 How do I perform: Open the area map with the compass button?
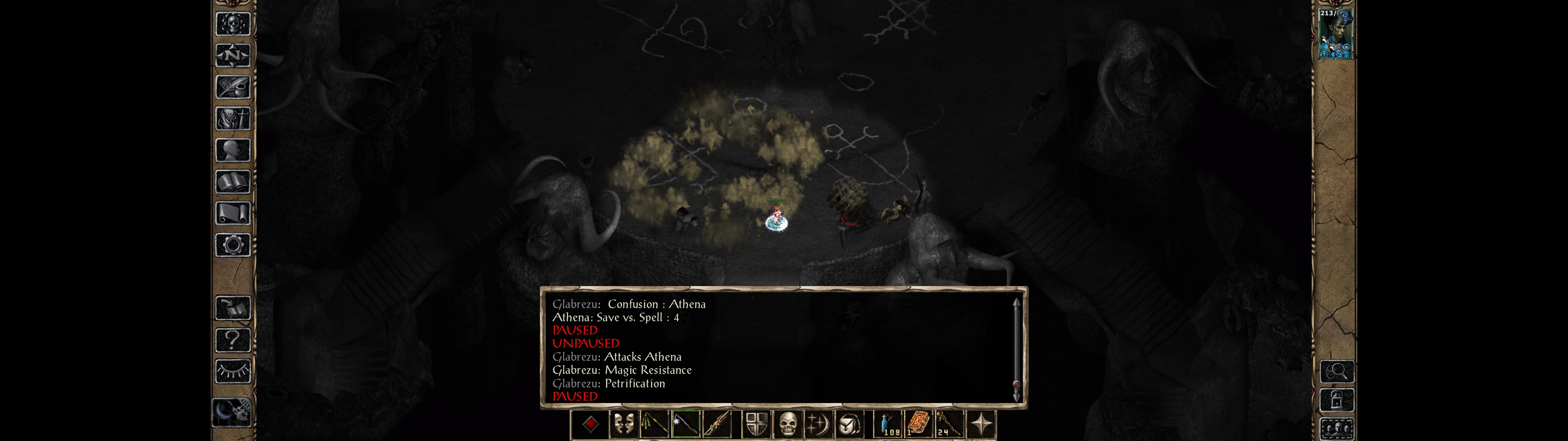tap(232, 55)
